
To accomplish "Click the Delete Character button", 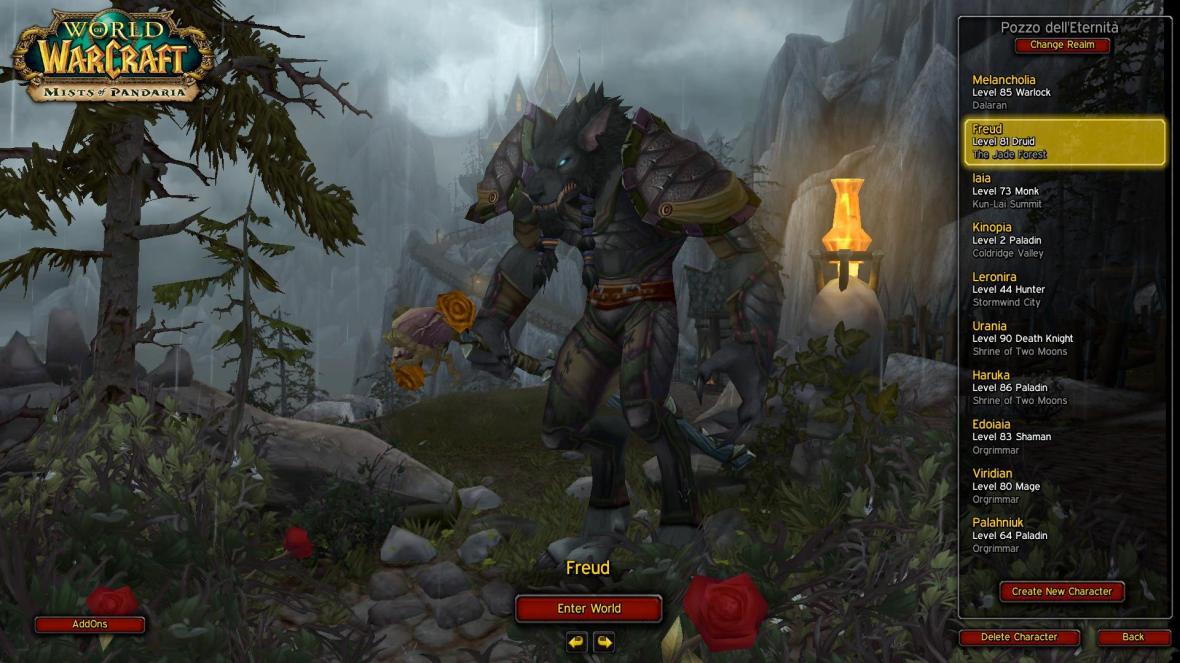I will pos(1019,637).
